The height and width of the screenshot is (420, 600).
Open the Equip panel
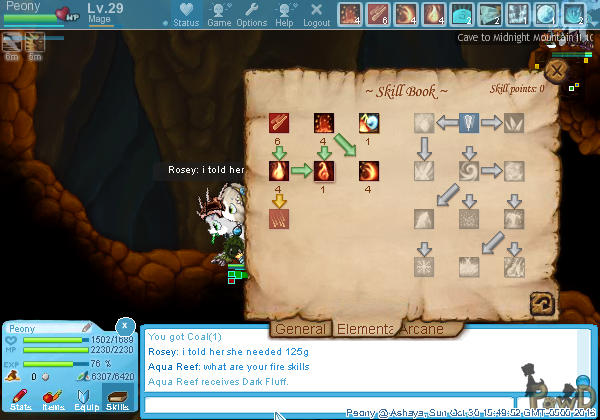point(86,401)
